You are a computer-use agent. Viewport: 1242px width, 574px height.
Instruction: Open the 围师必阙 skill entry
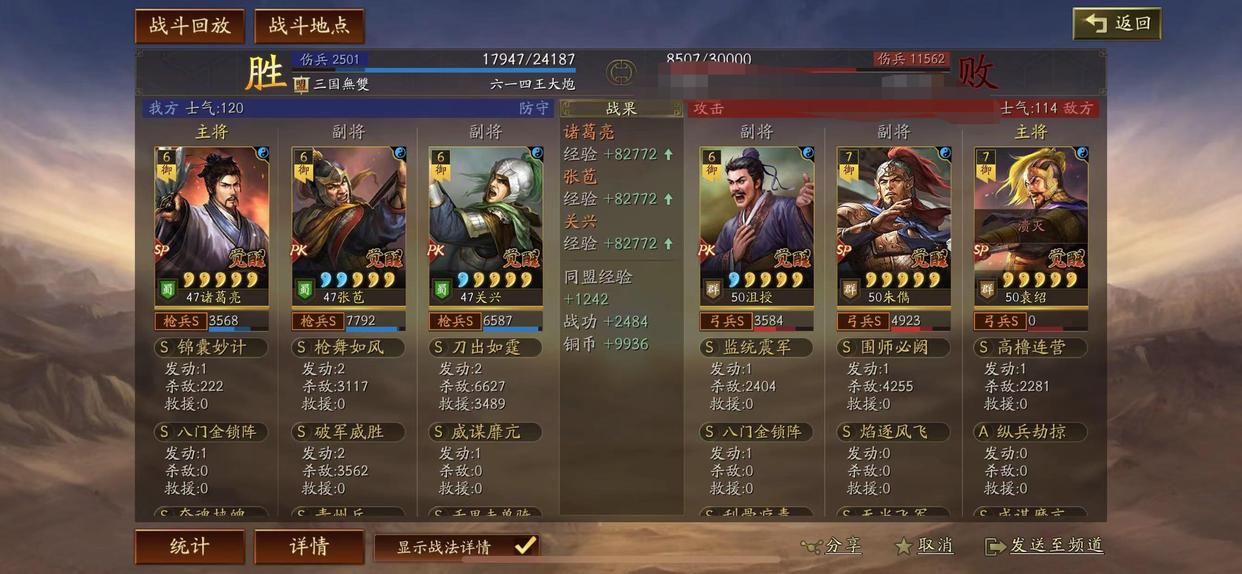pyautogui.click(x=894, y=348)
